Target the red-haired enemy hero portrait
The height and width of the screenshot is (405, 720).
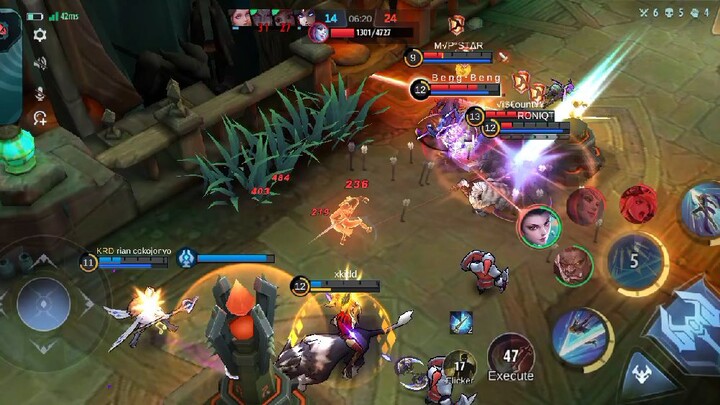[x=586, y=205]
